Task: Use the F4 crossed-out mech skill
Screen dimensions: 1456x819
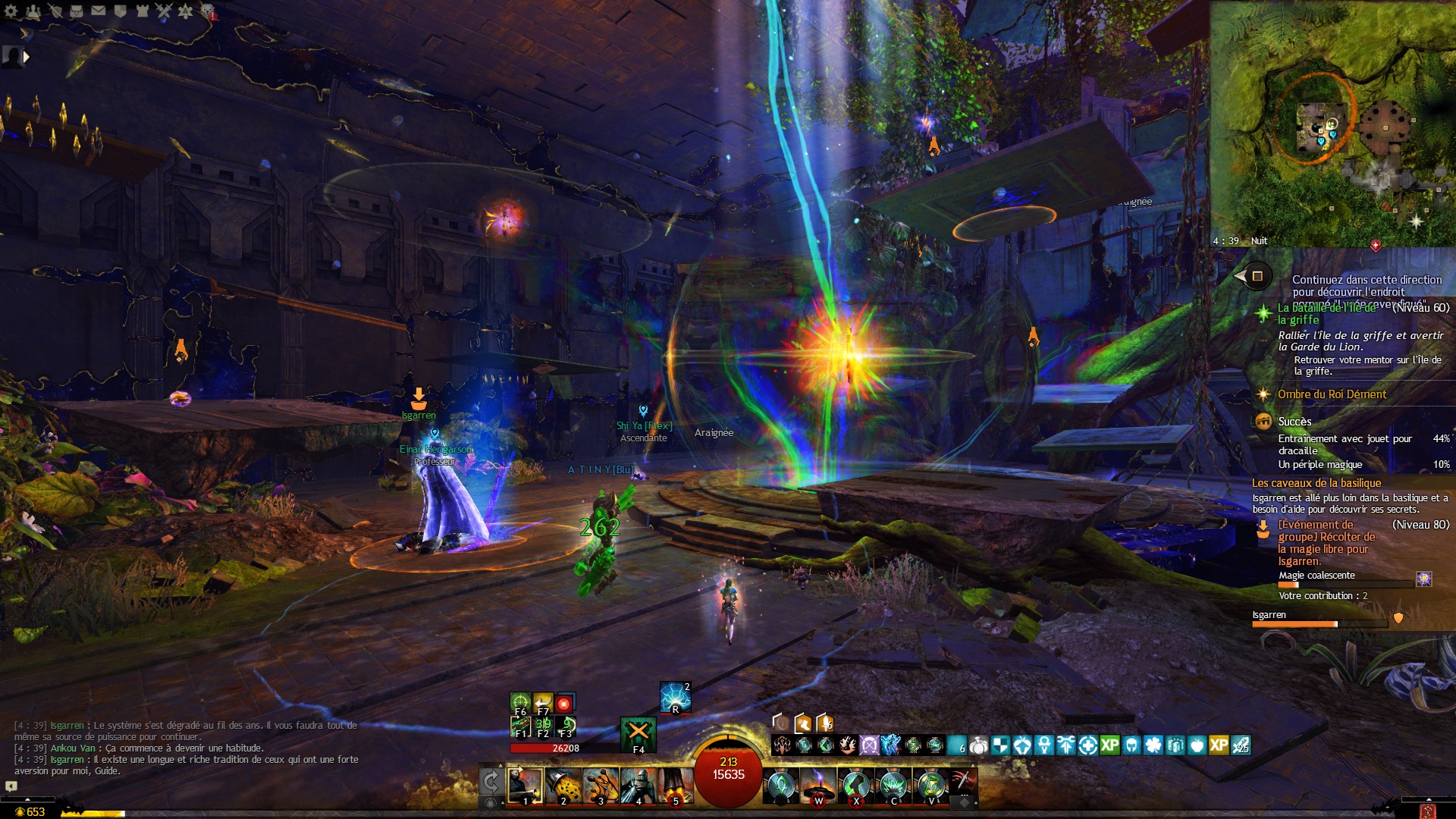Action: 638,733
